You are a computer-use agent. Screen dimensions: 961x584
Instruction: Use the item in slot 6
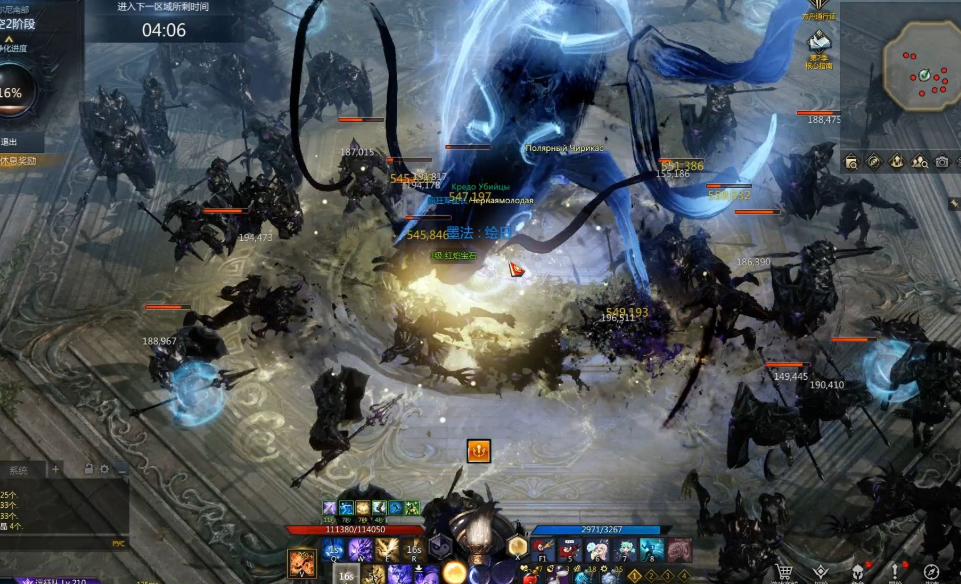click(597, 550)
